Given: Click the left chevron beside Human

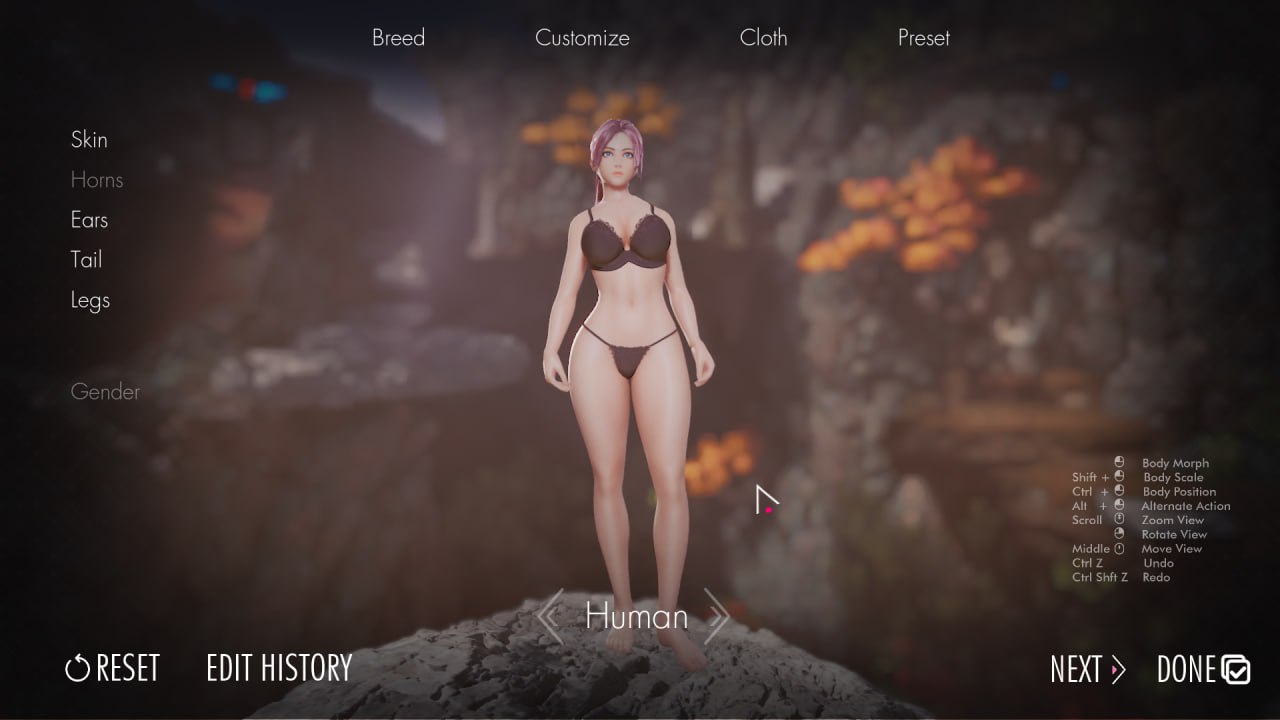Looking at the screenshot, I should (551, 617).
